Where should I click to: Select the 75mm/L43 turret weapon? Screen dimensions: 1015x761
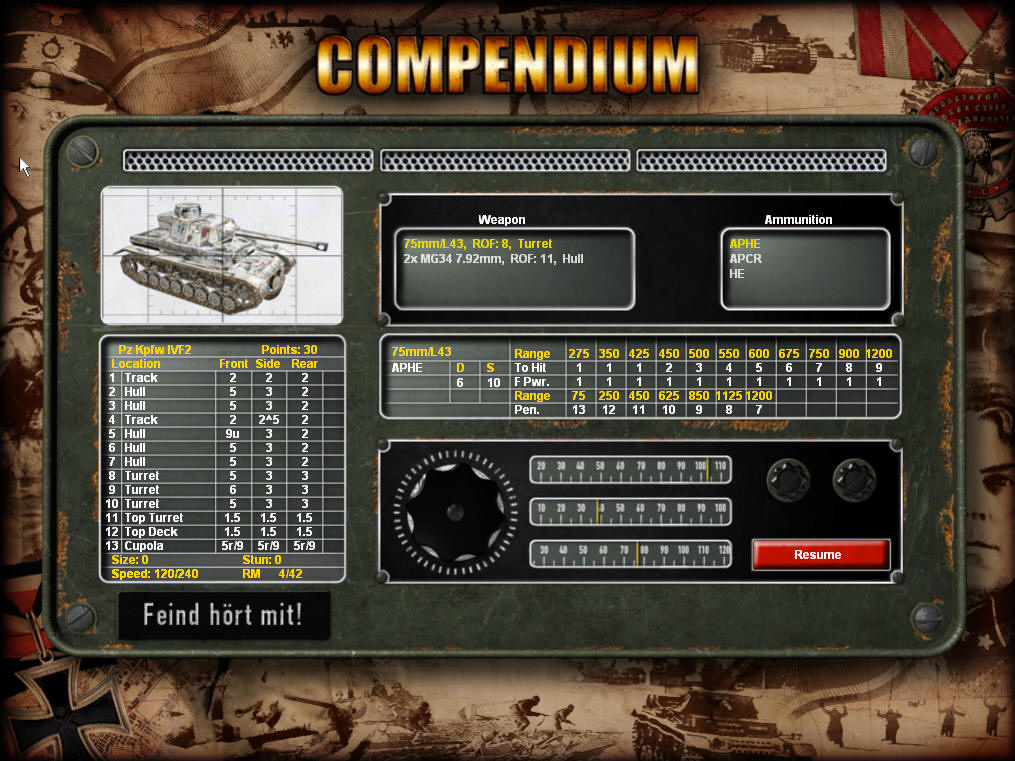477,244
